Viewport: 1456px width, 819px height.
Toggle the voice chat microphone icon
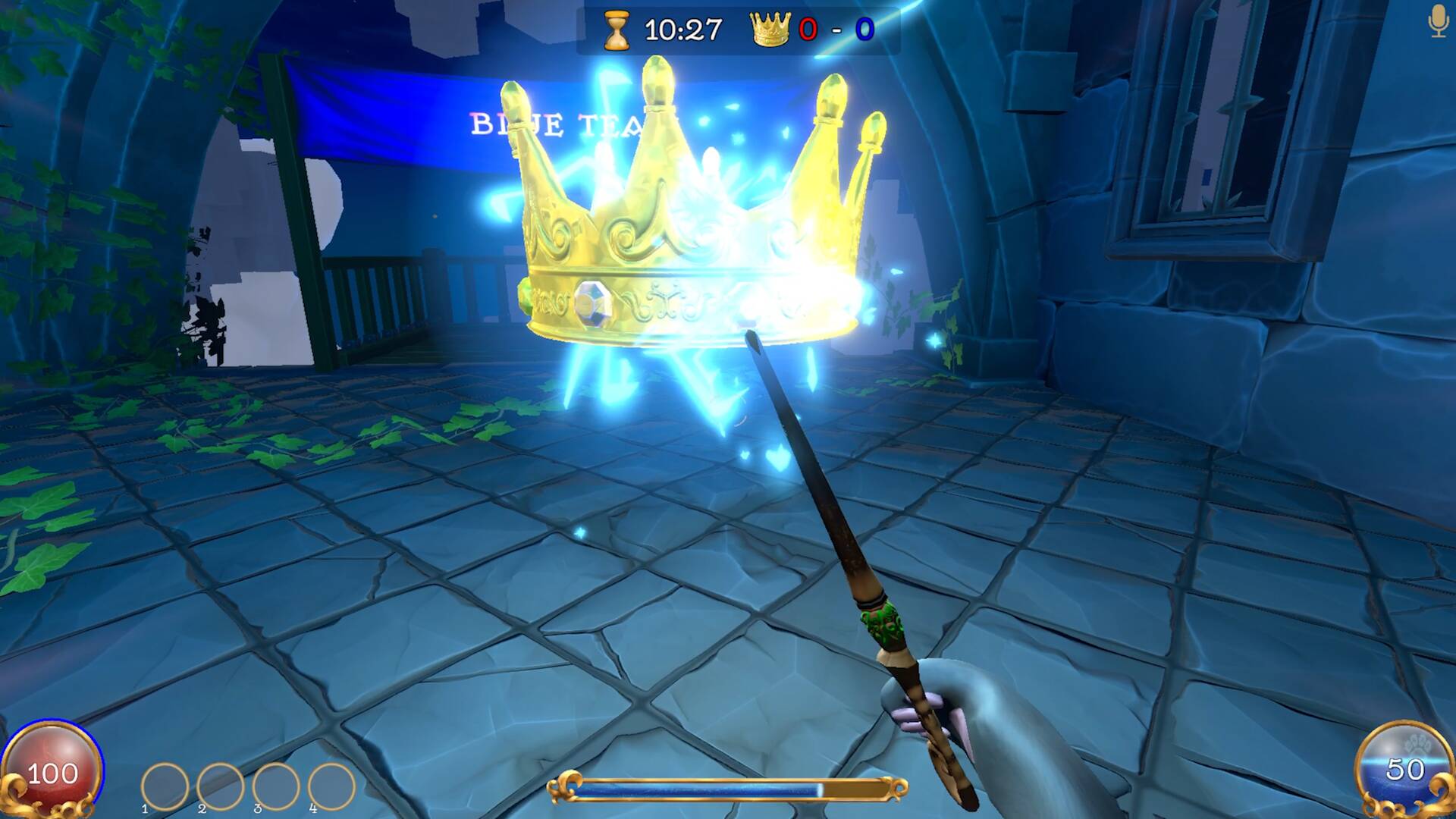(x=1438, y=21)
